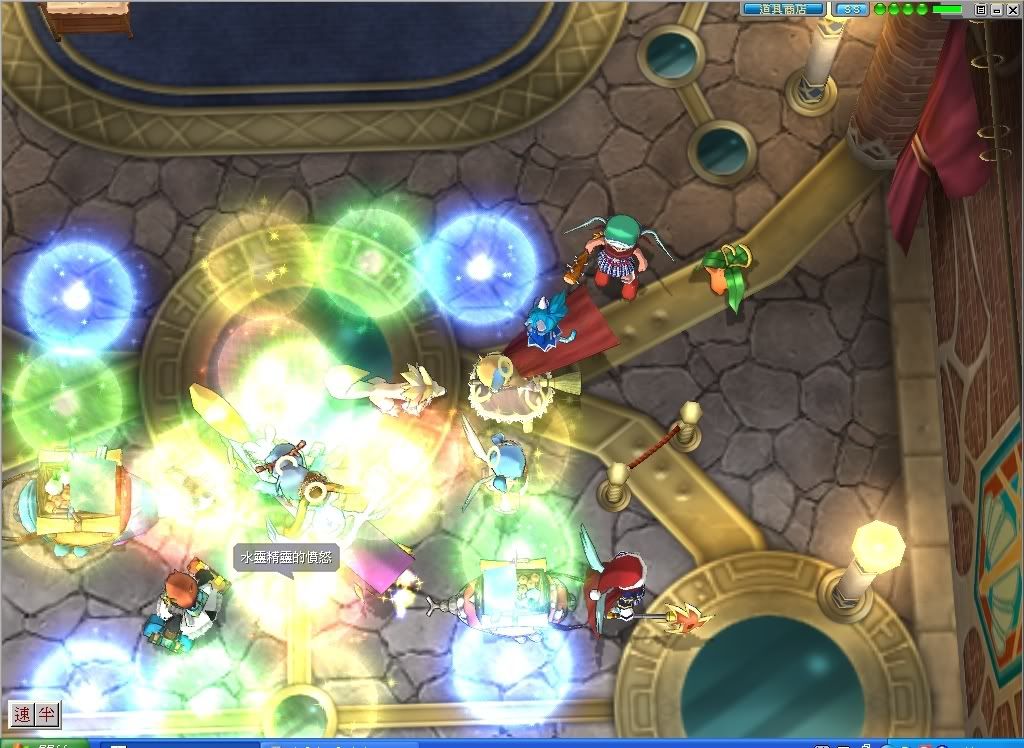Image resolution: width=1024 pixels, height=748 pixels.
Task: Close the game window
Action: (x=1011, y=9)
